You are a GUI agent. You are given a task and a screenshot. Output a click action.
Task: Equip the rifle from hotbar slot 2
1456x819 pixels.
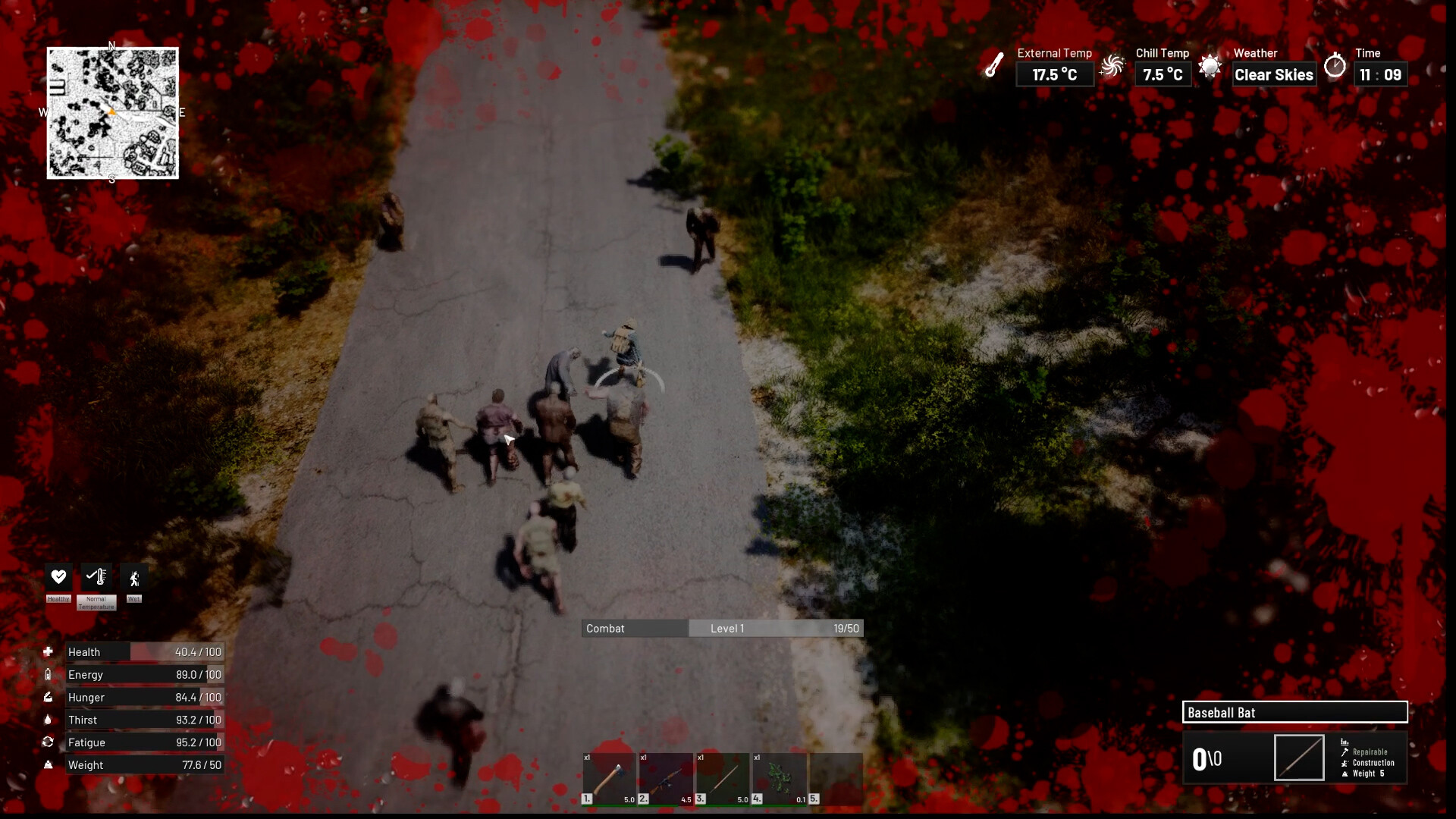pos(666,778)
